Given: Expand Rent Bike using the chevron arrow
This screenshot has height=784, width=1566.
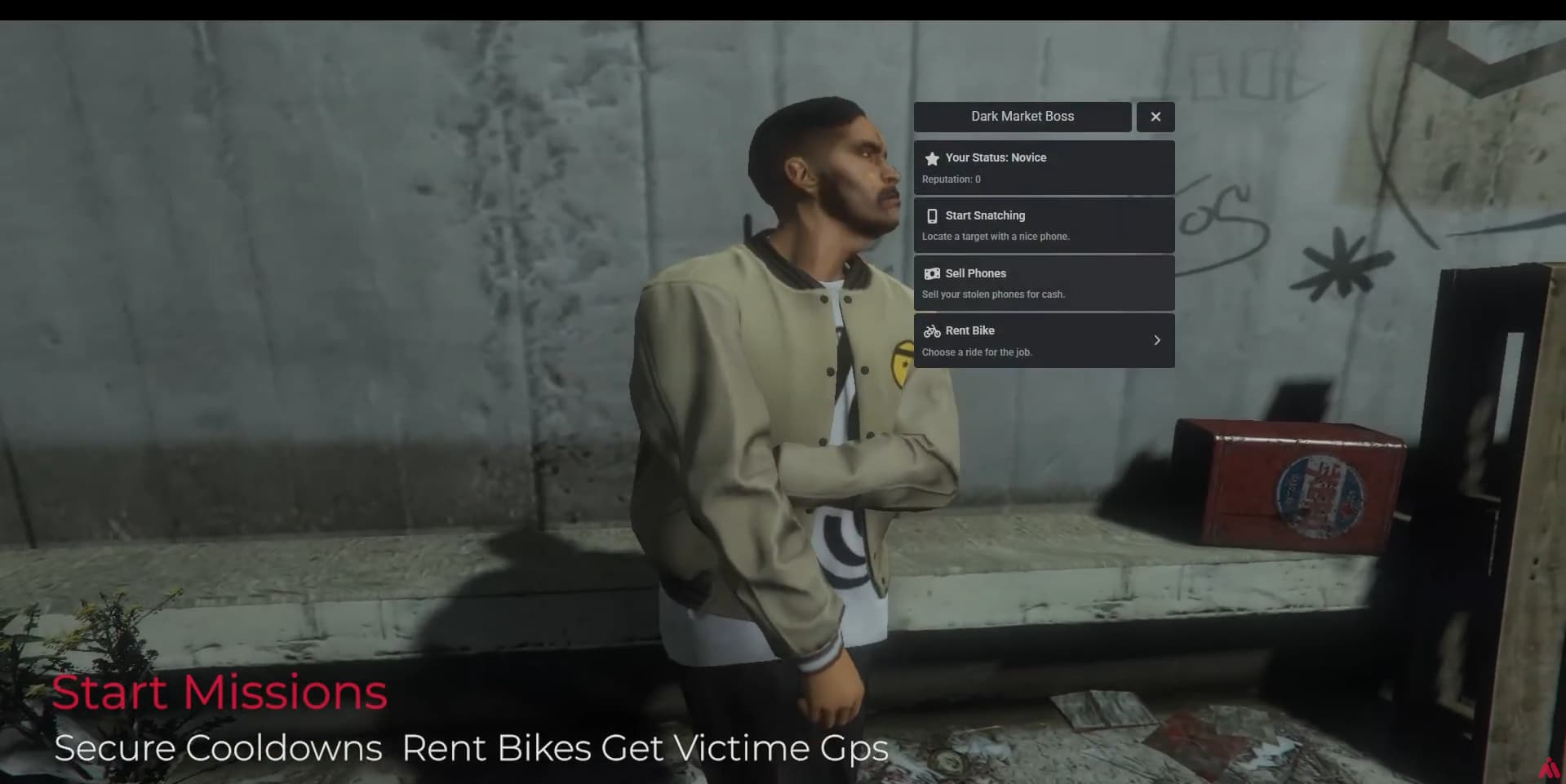Looking at the screenshot, I should point(1156,339).
